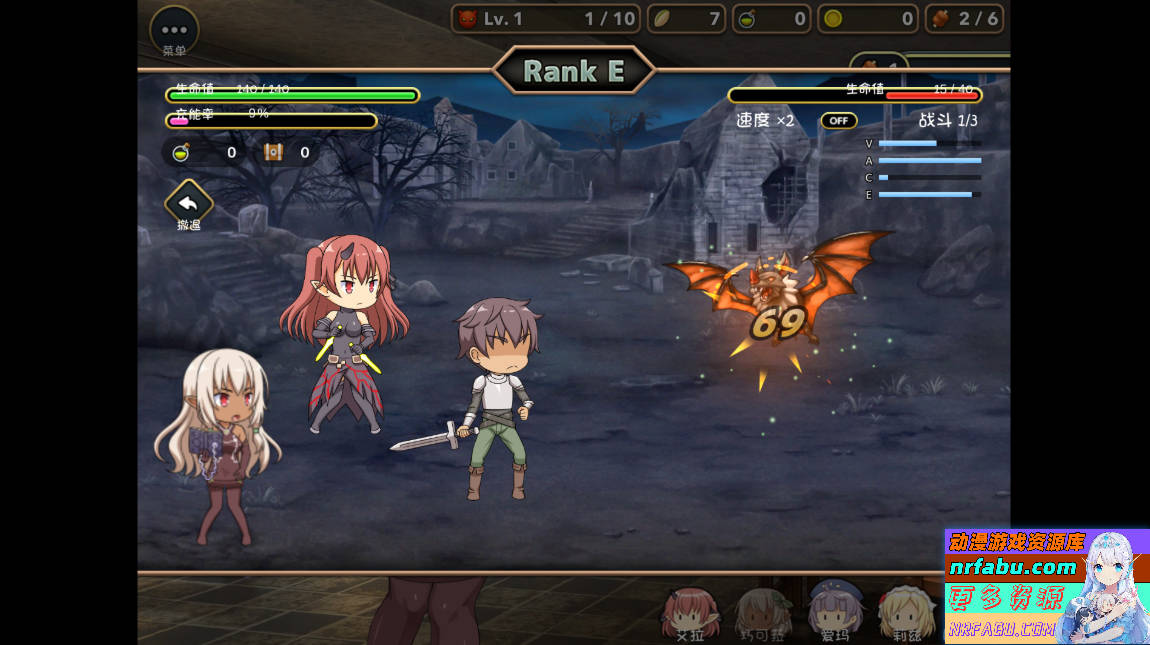Open the nrfabu.com banner ad

pos(1046,586)
